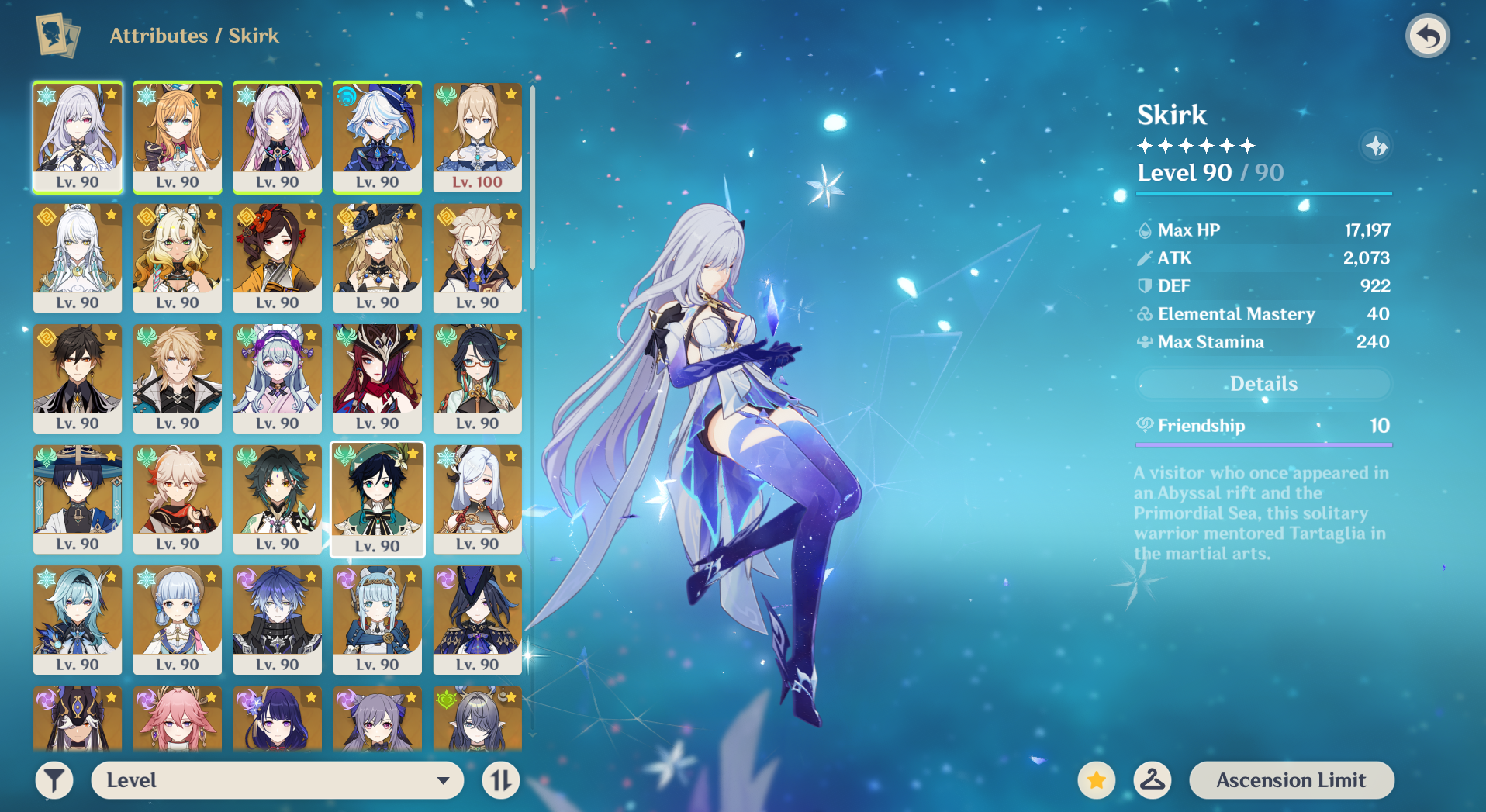
Task: Select Kazuha's character portrait
Action: pos(178,499)
